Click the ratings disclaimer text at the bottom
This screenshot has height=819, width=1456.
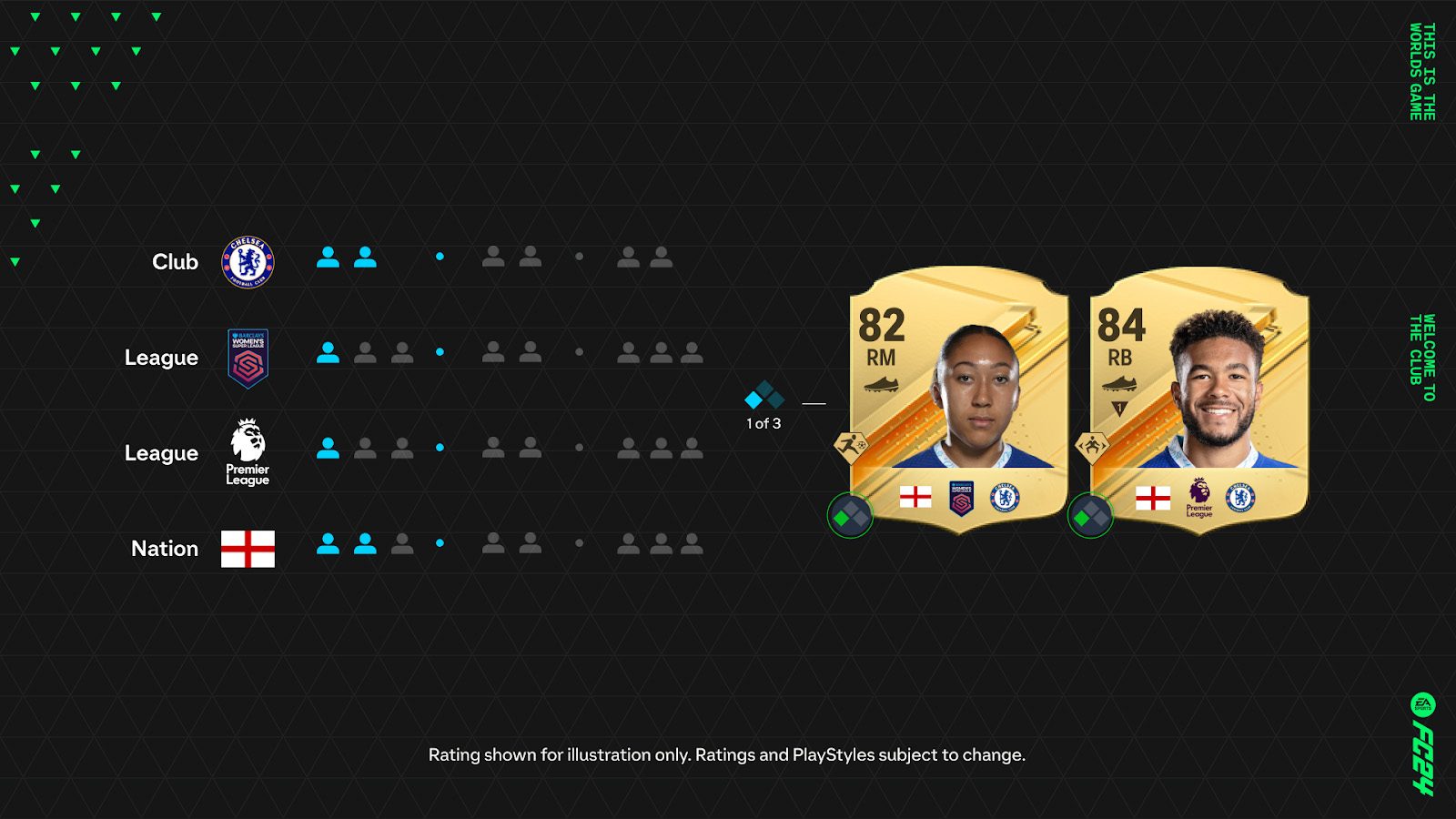[727, 754]
